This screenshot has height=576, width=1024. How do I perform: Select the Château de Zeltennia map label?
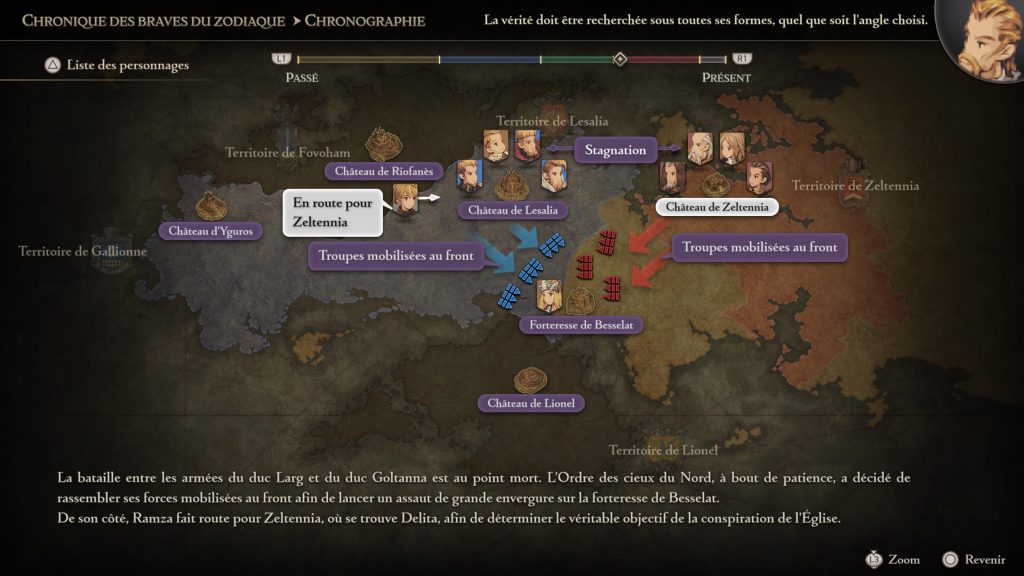pyautogui.click(x=716, y=207)
